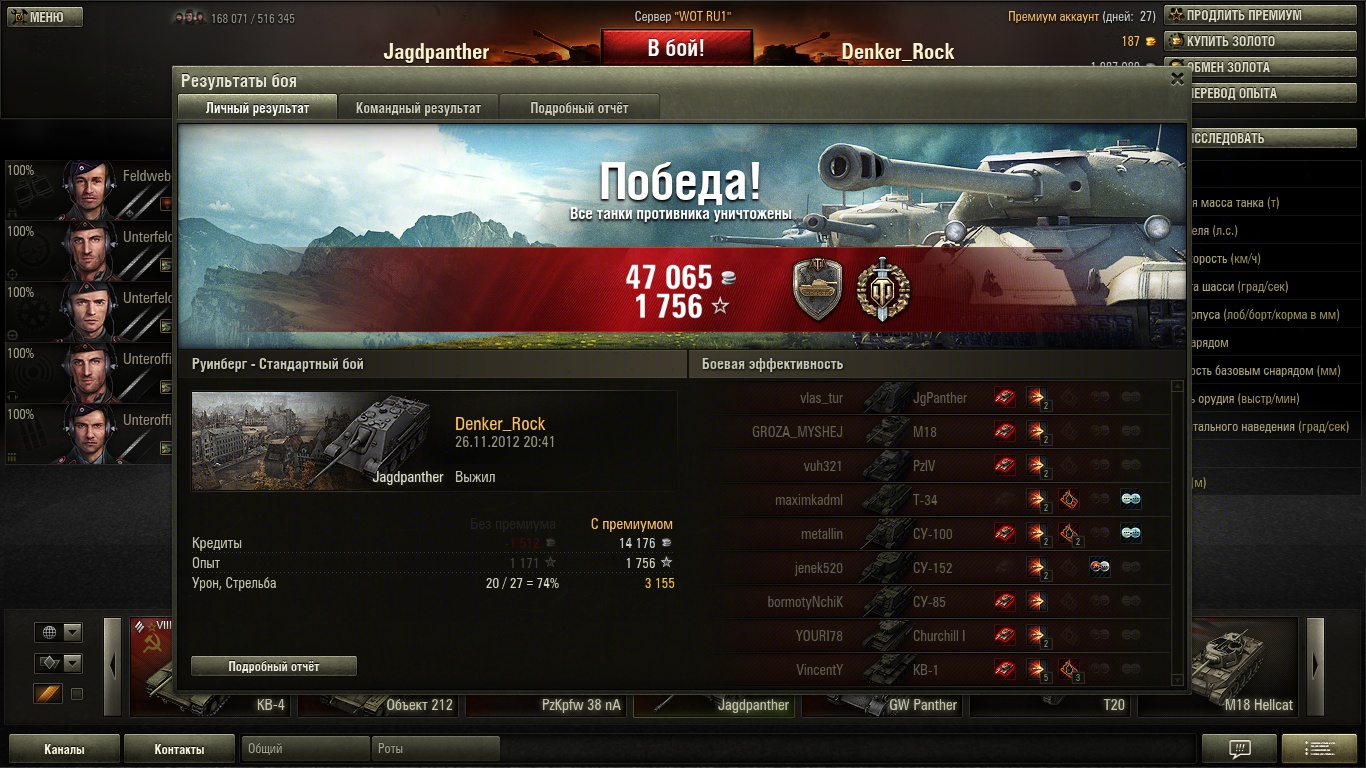The height and width of the screenshot is (768, 1366).
Task: Open the Контакты list
Action: 179,749
